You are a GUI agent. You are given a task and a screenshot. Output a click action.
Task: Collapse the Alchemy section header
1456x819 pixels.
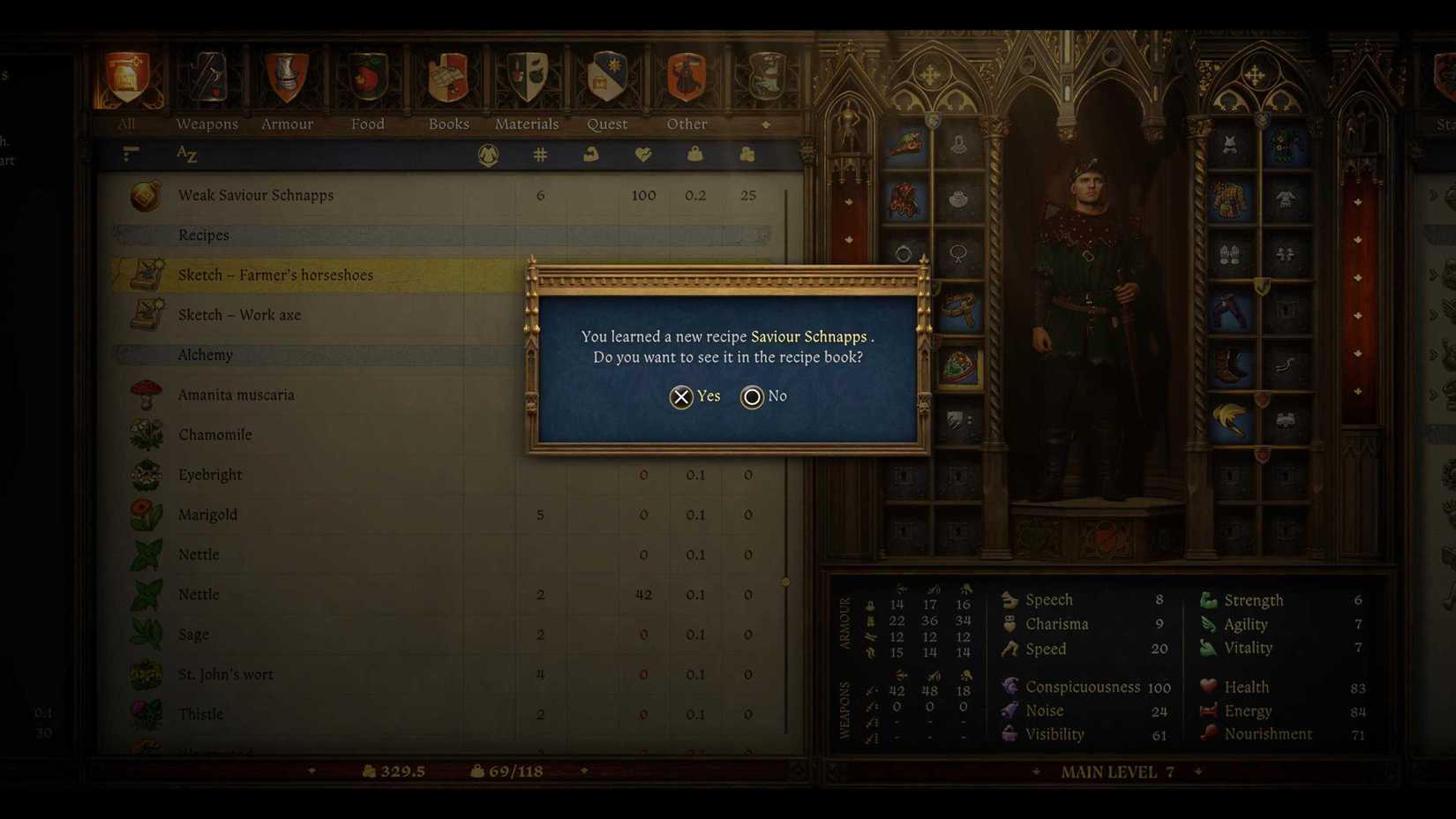point(206,355)
